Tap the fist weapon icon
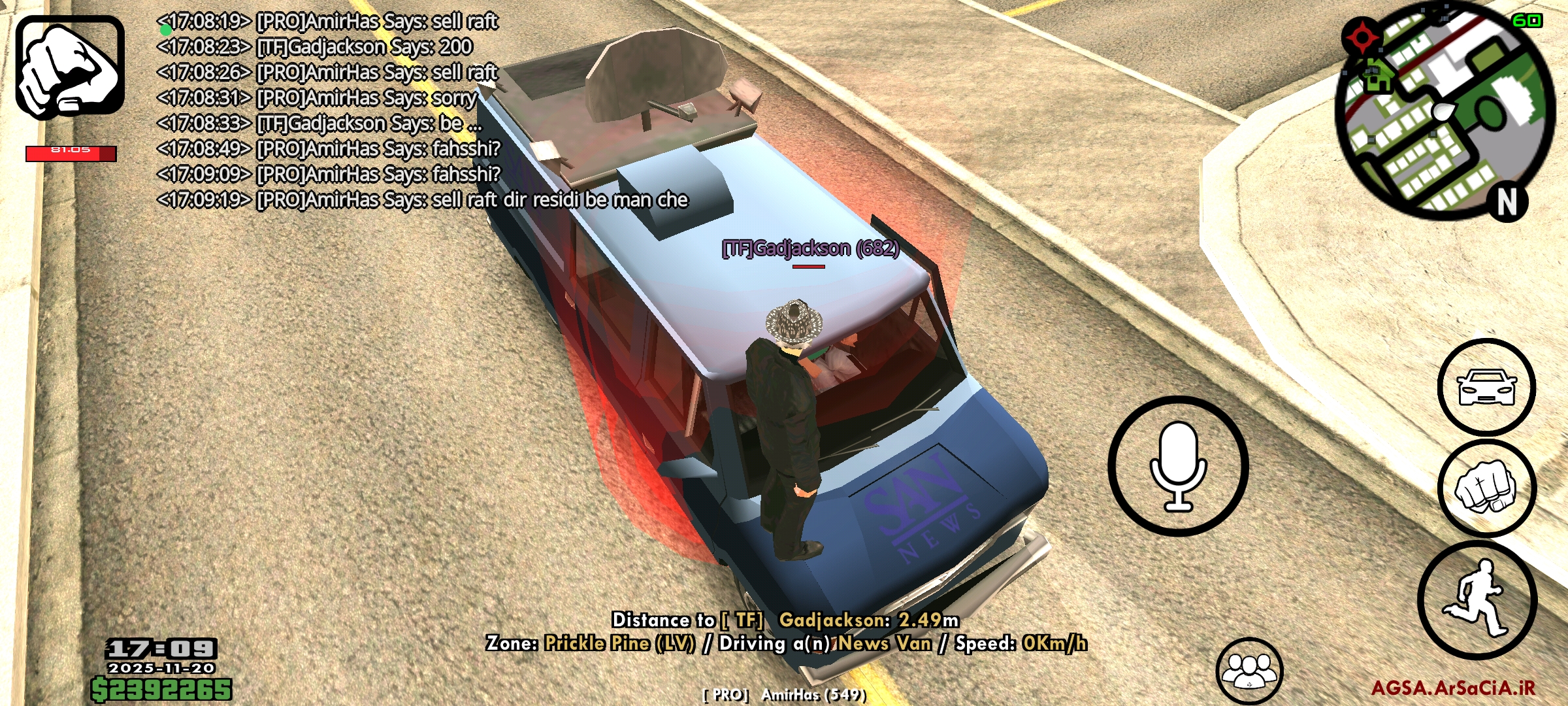The height and width of the screenshot is (706, 1568). (x=70, y=67)
